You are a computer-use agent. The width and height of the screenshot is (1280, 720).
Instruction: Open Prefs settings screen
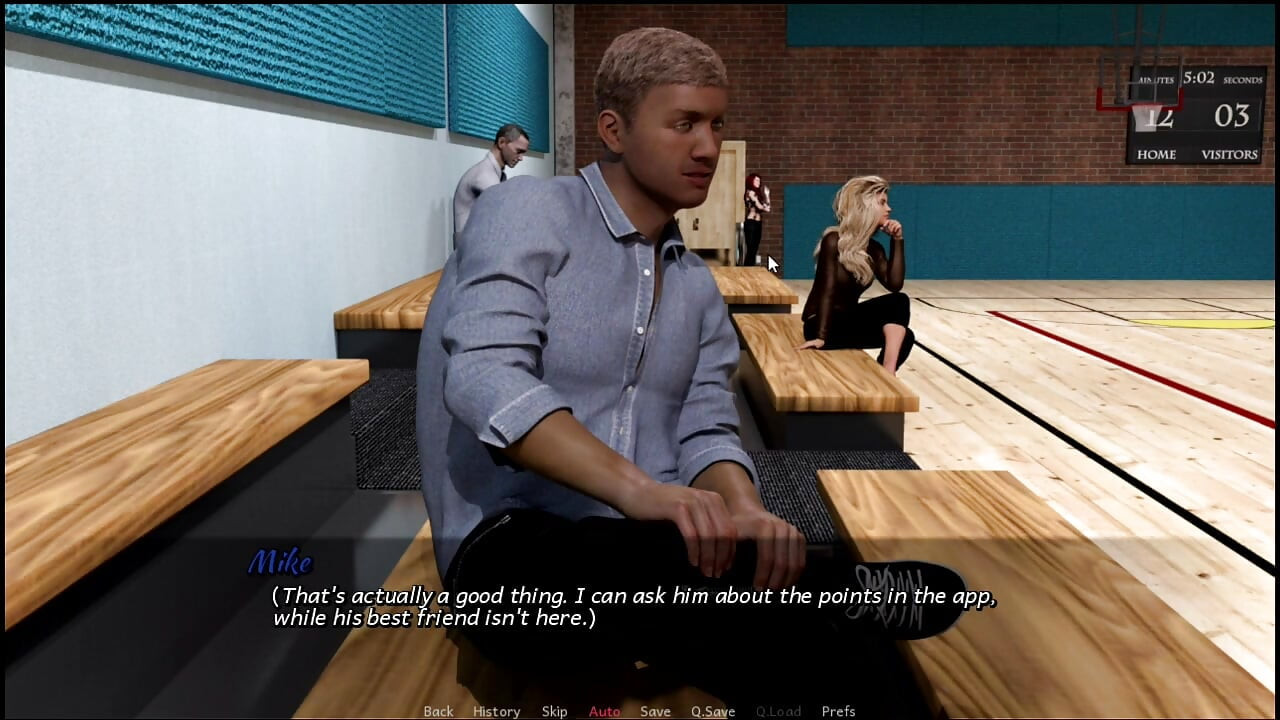(838, 711)
